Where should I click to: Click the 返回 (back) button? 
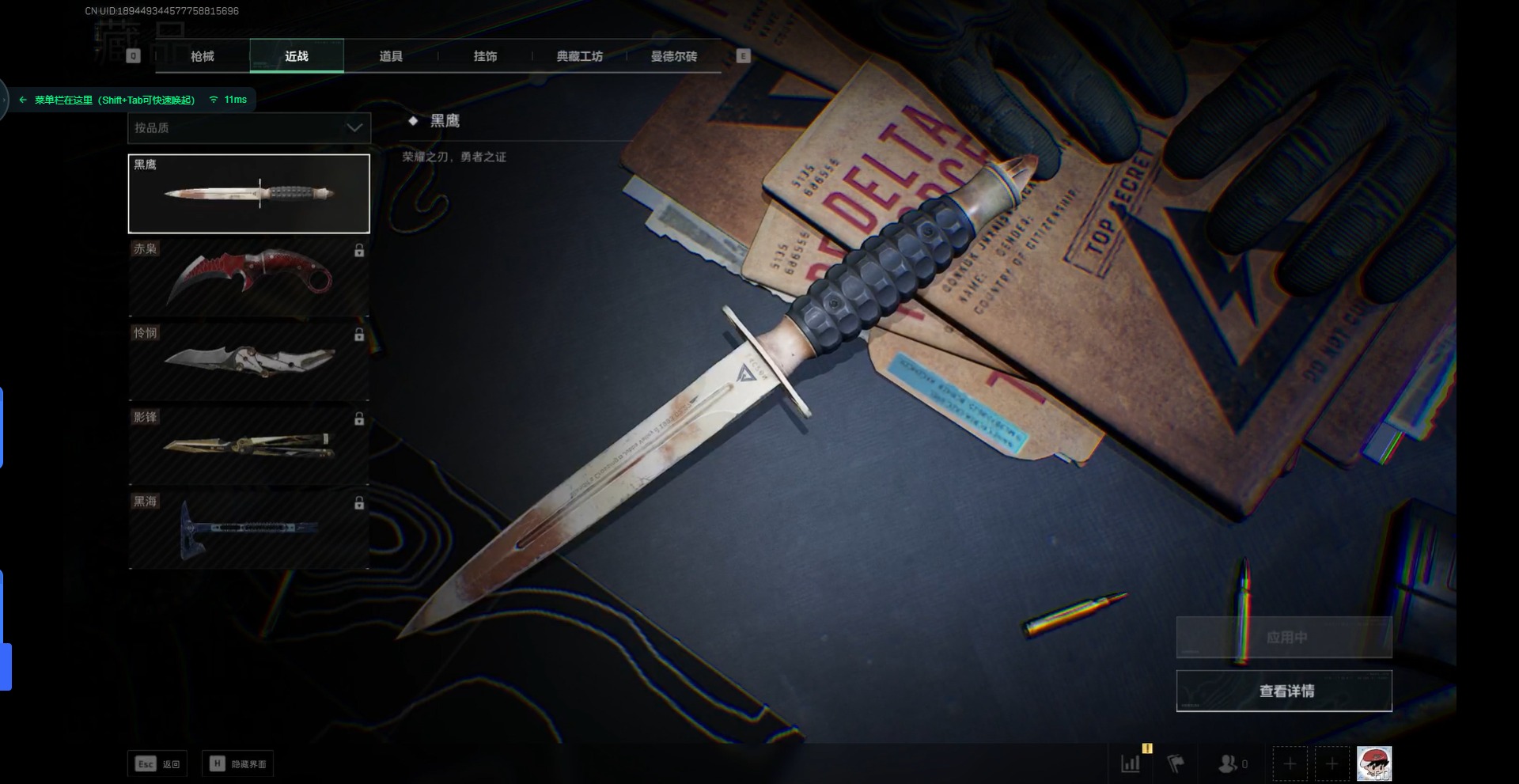pyautogui.click(x=158, y=763)
